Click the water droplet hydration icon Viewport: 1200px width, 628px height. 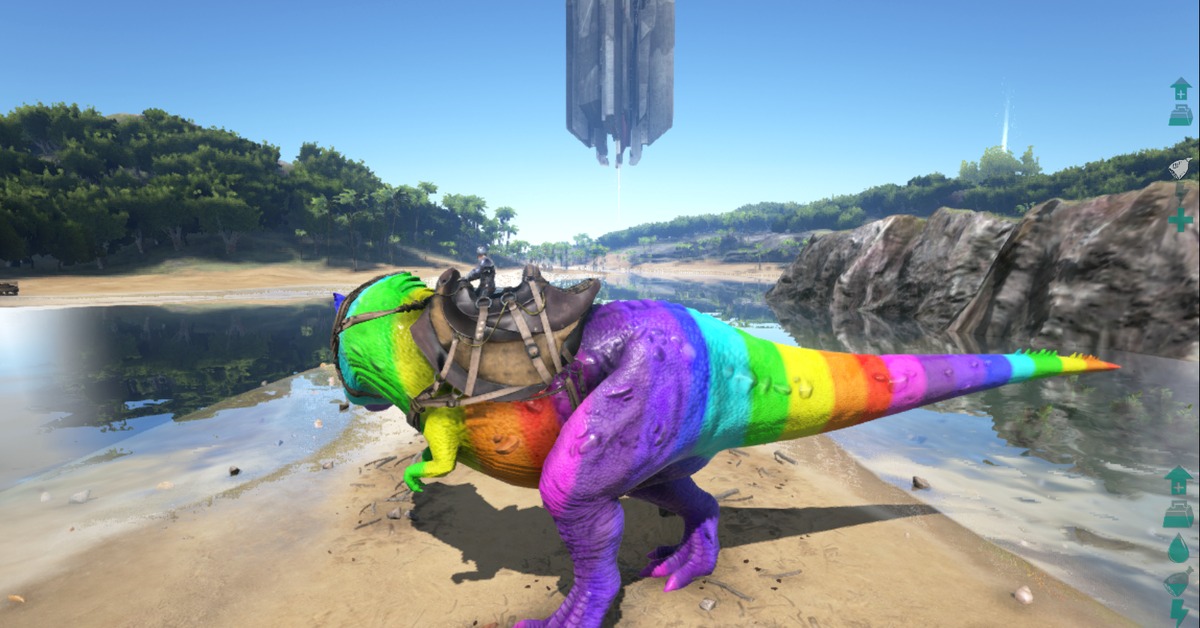coord(1178,548)
